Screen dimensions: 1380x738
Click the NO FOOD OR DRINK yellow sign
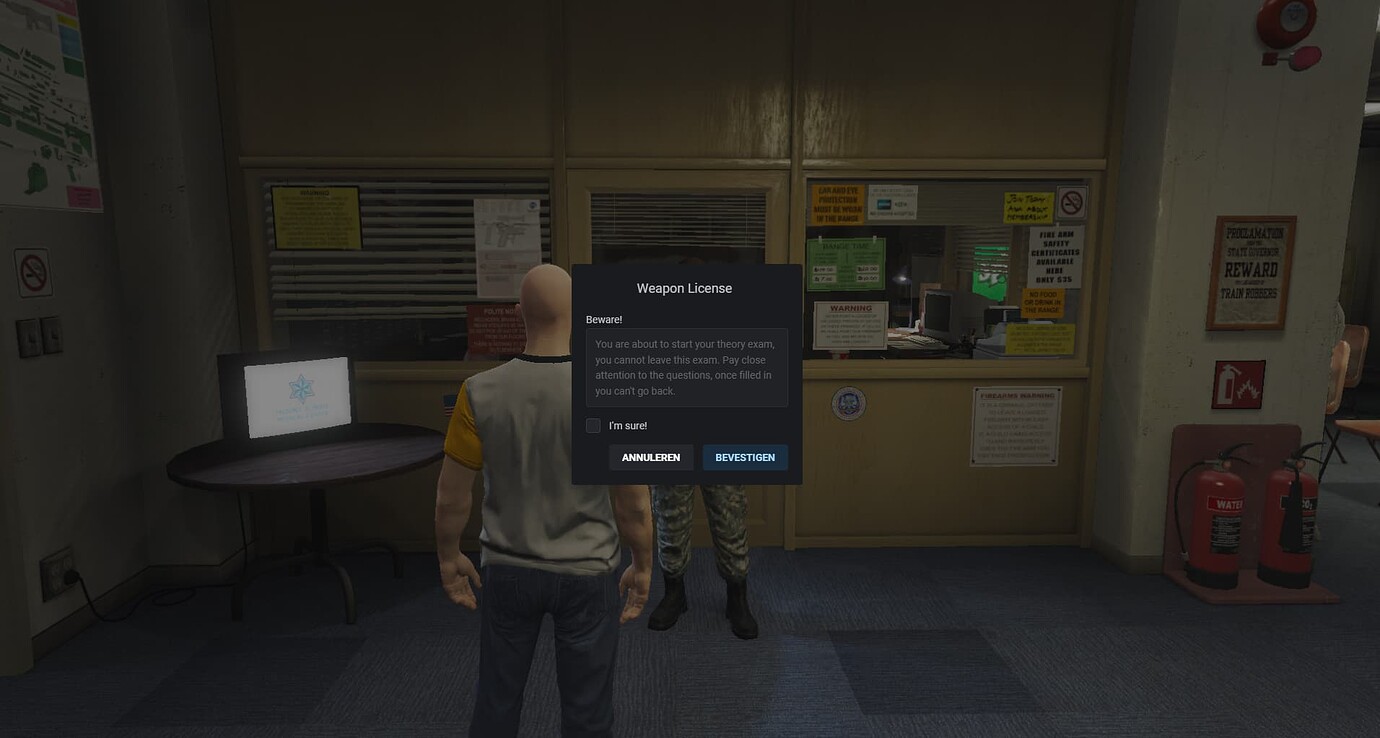pyautogui.click(x=1043, y=302)
